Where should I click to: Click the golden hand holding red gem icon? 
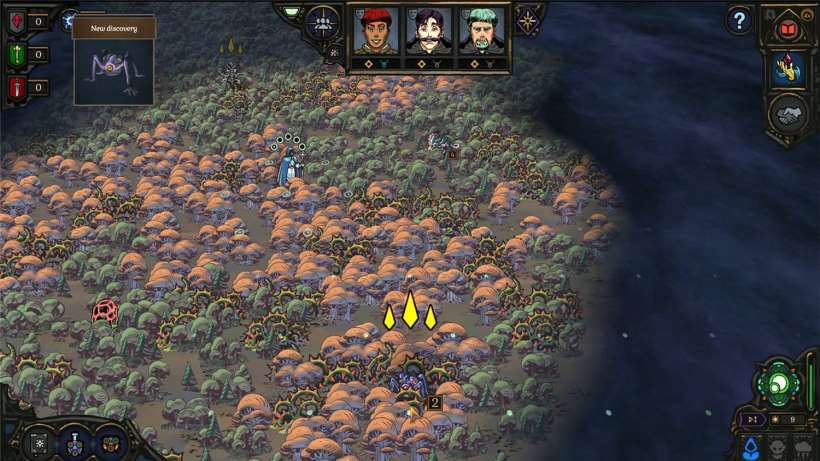787,68
